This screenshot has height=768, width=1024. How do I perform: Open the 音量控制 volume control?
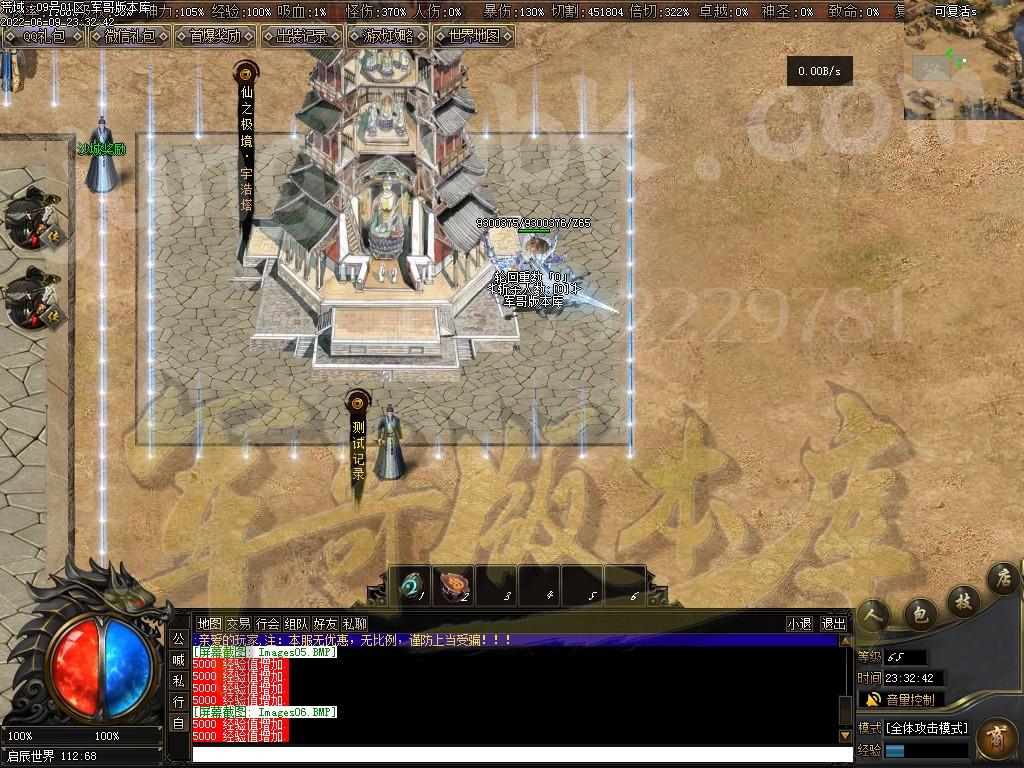pyautogui.click(x=900, y=699)
